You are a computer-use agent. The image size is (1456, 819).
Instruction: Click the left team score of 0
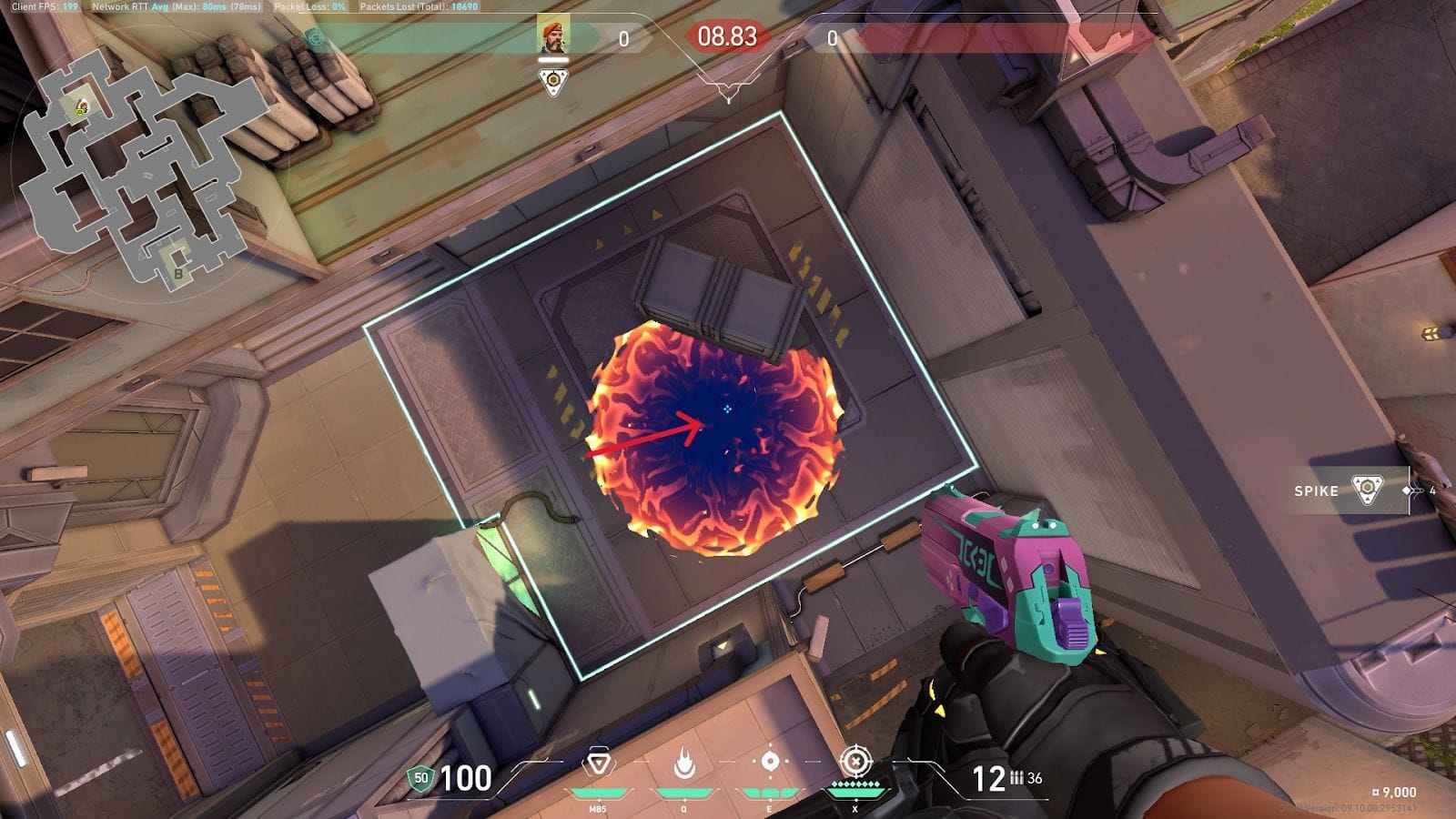pyautogui.click(x=625, y=39)
